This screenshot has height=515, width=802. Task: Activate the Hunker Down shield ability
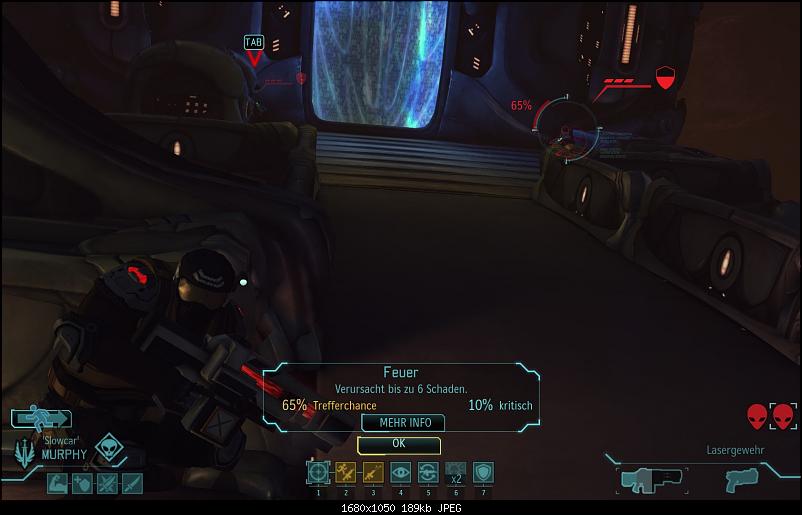[x=483, y=472]
